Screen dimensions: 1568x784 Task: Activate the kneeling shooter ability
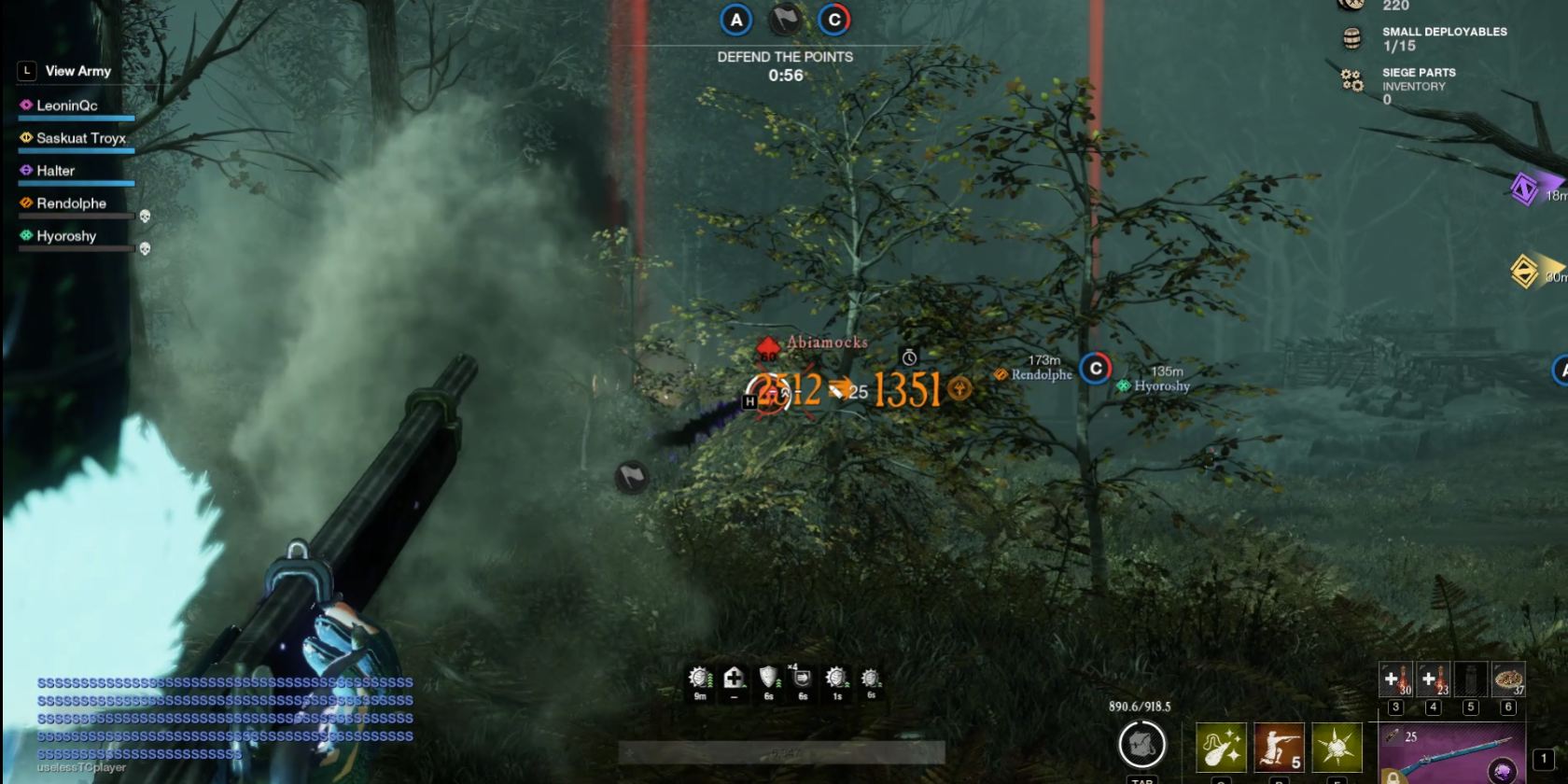click(x=1279, y=748)
